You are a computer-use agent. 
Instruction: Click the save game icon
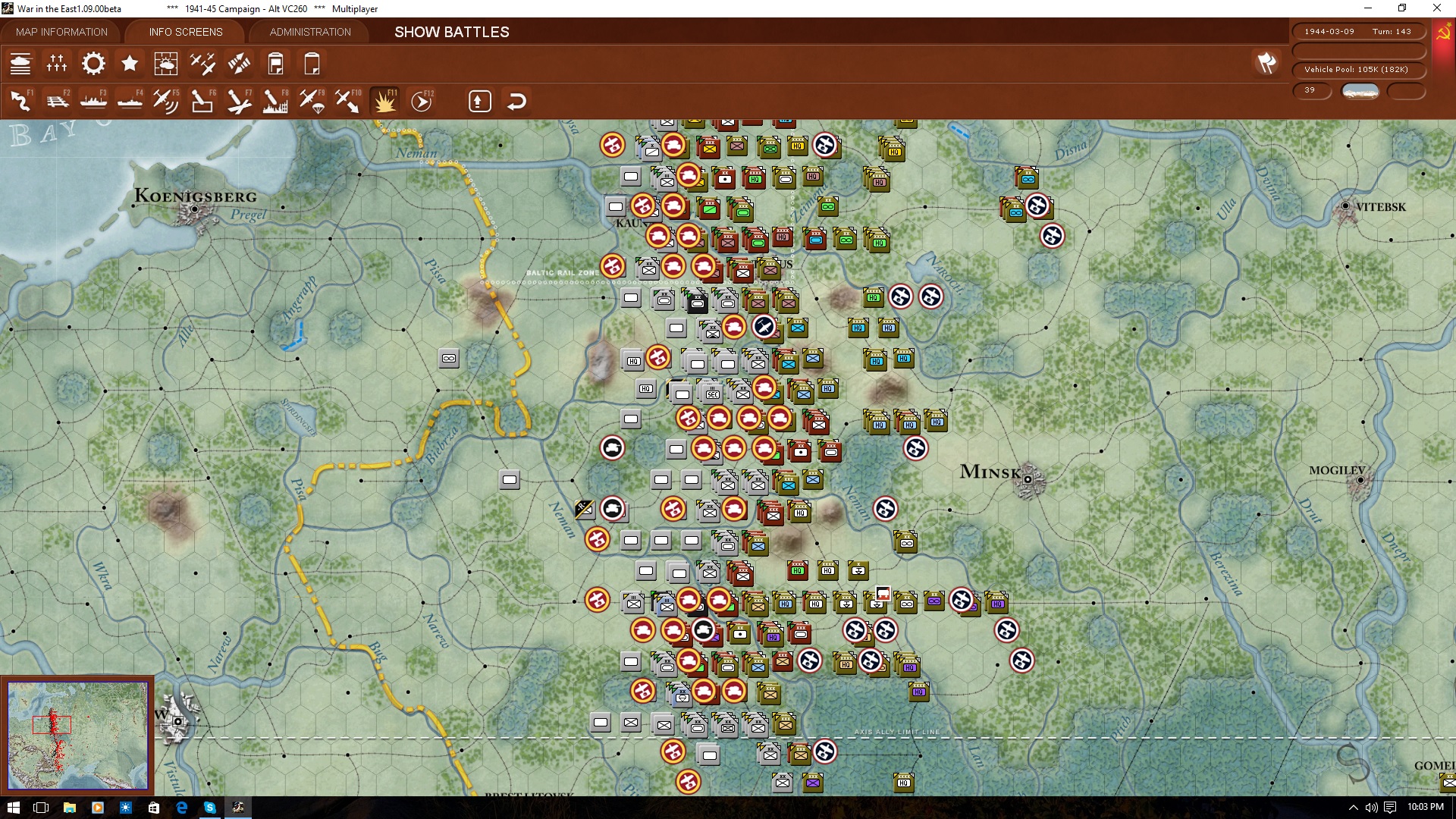(x=275, y=64)
